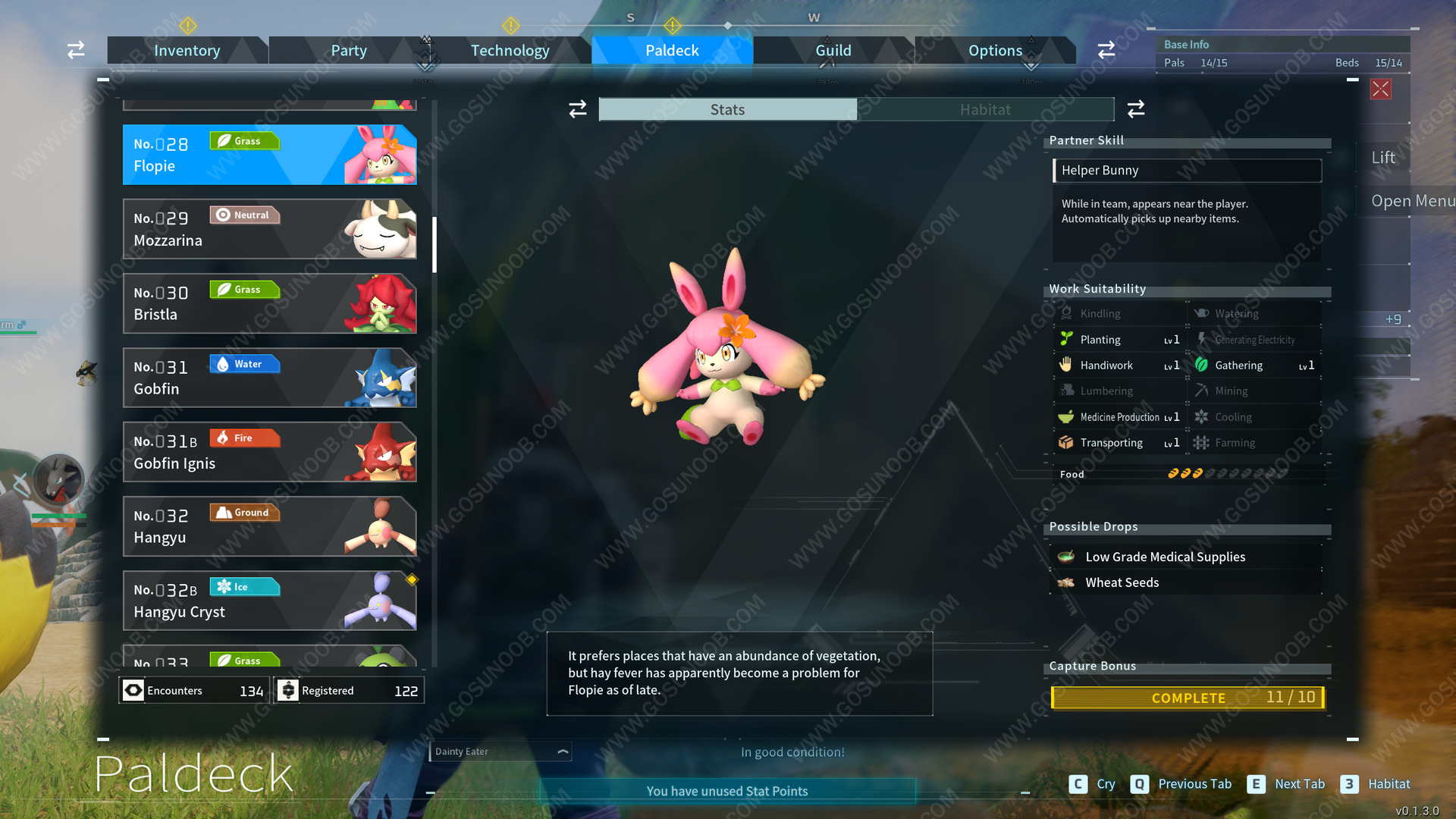Switch to the Habitat sub-tab

pyautogui.click(x=985, y=109)
